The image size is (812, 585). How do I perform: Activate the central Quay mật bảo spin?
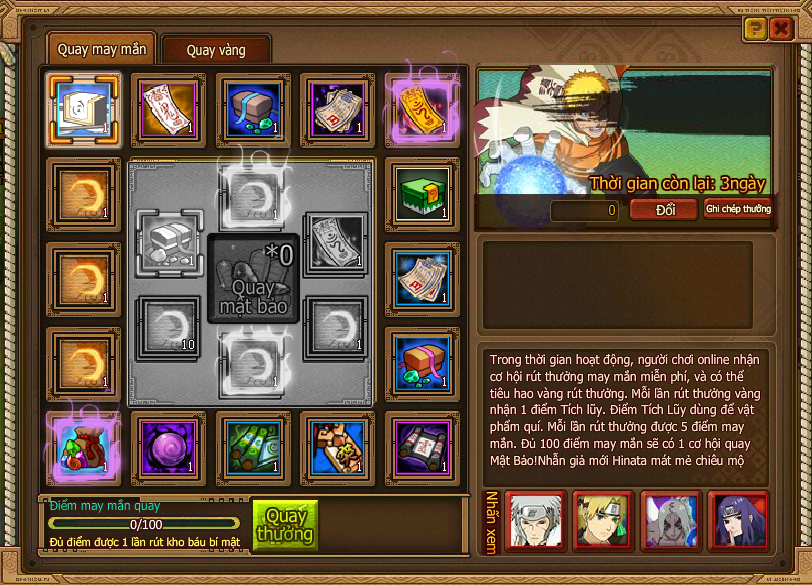tap(253, 279)
